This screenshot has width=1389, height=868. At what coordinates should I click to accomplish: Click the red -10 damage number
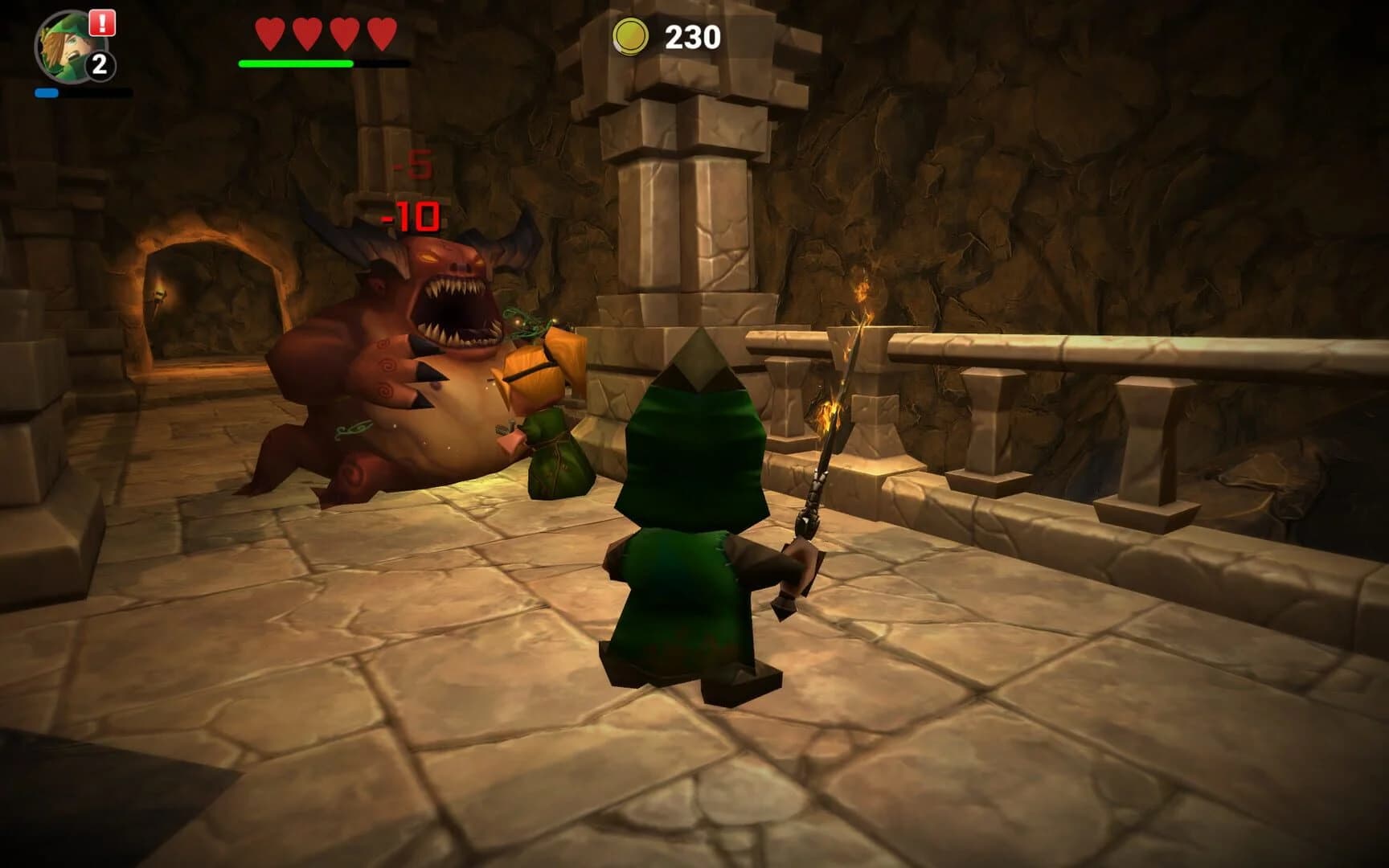[410, 214]
